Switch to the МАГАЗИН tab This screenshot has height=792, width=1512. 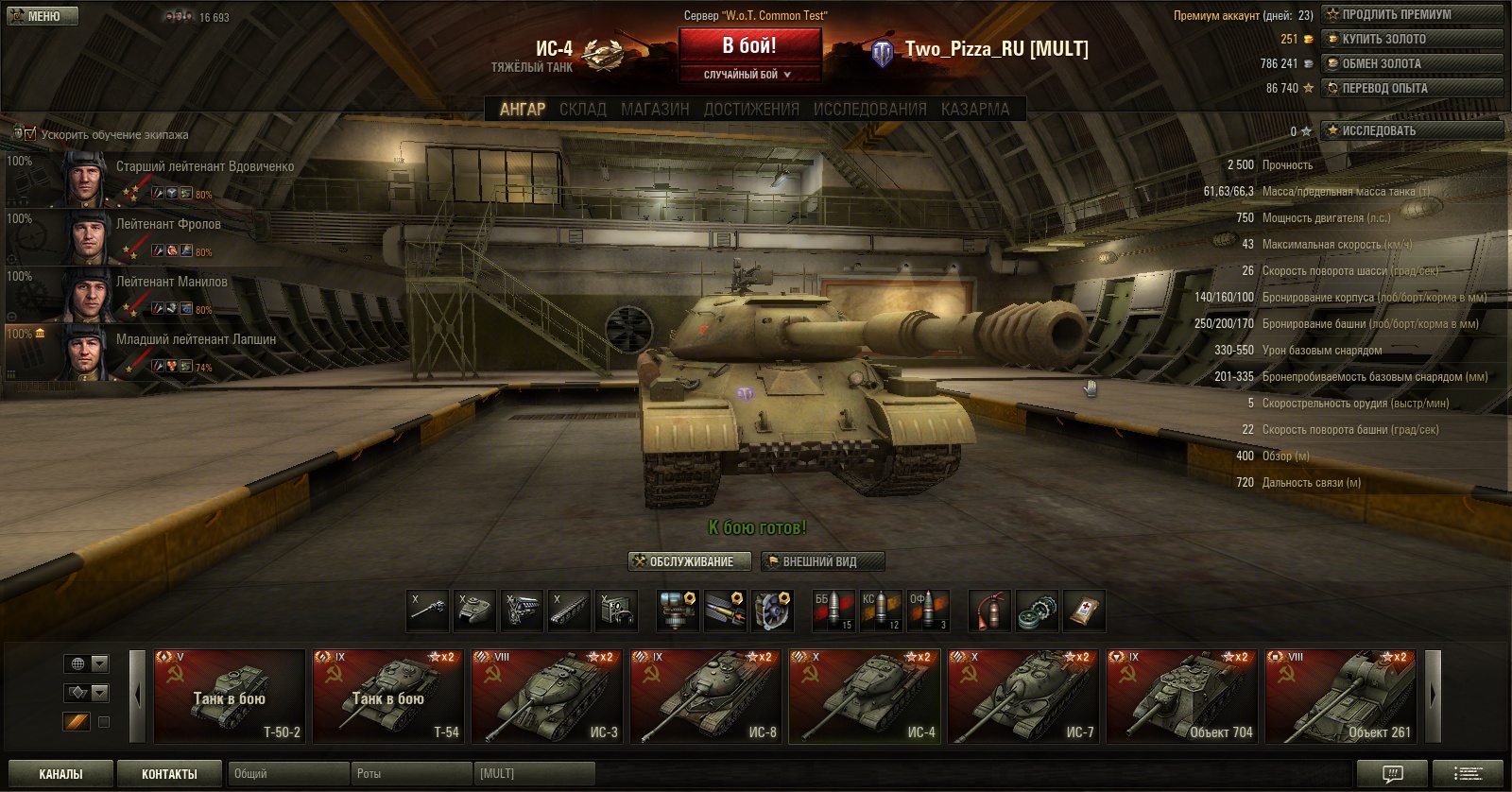[x=655, y=110]
